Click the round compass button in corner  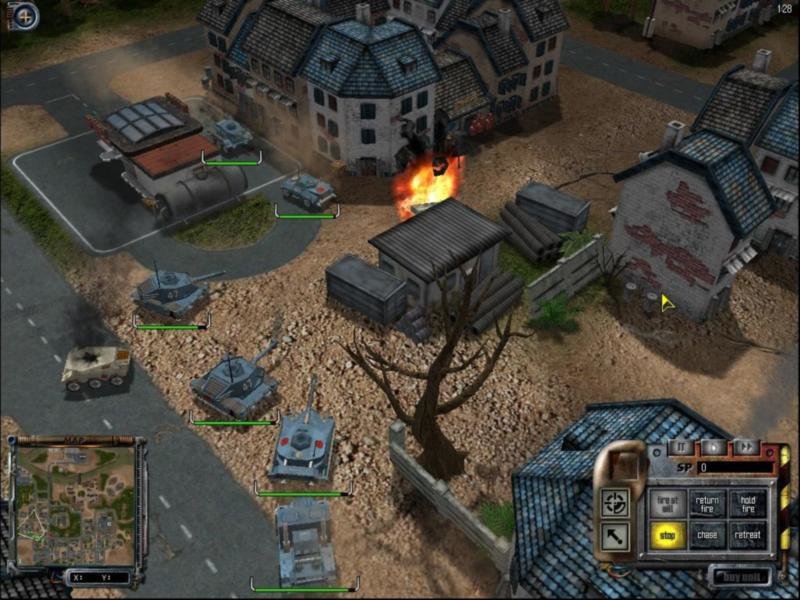point(24,16)
